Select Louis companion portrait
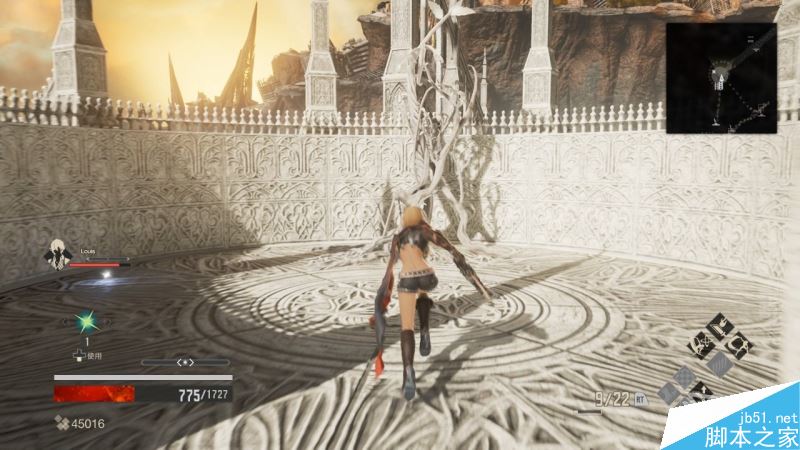 click(x=55, y=256)
